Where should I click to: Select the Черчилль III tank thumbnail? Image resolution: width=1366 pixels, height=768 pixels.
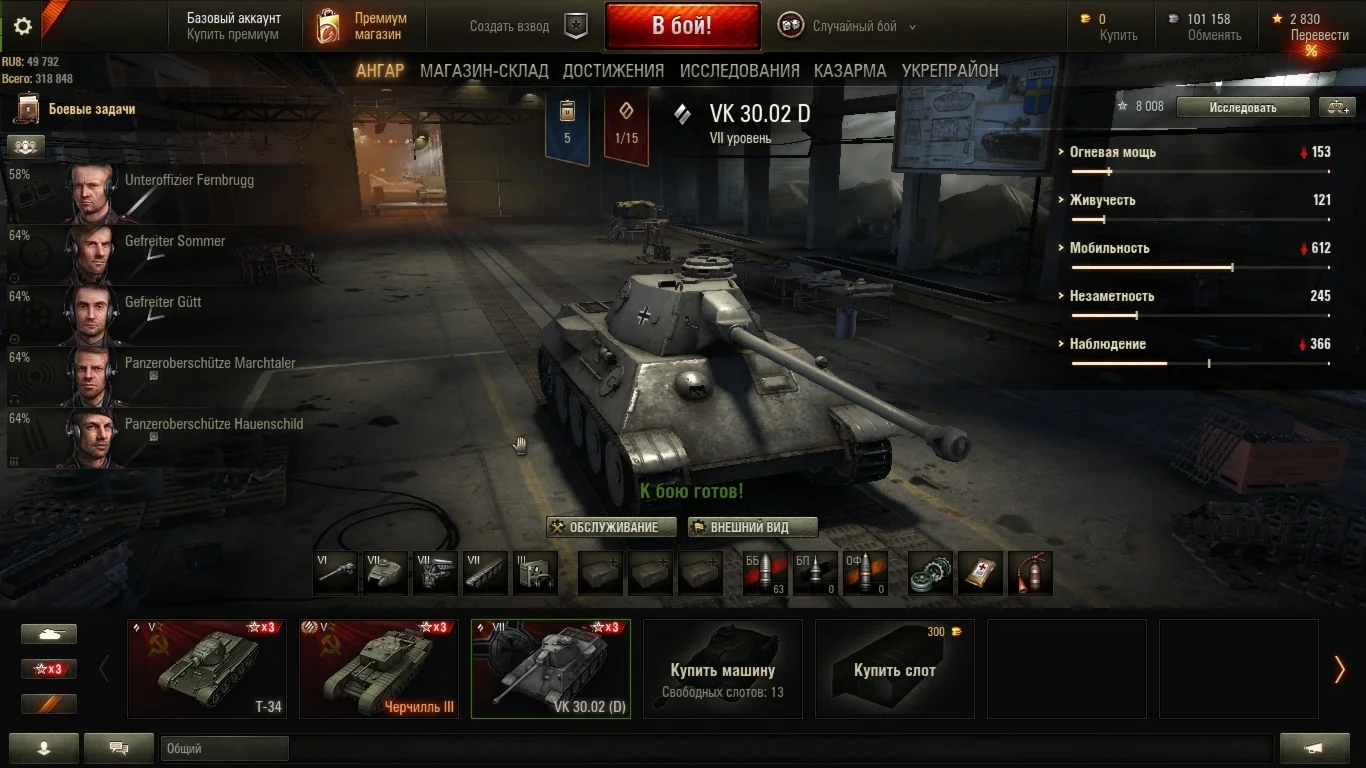pyautogui.click(x=378, y=665)
